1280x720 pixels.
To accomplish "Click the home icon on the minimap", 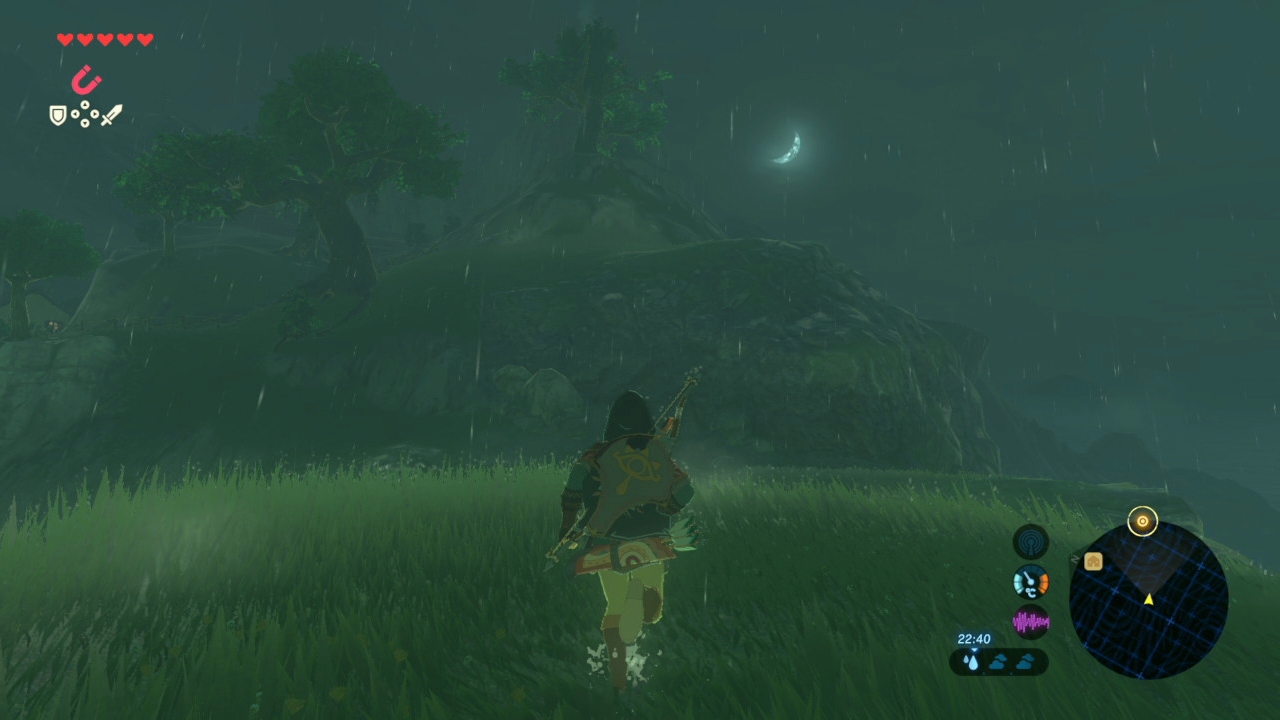I will (x=1093, y=561).
